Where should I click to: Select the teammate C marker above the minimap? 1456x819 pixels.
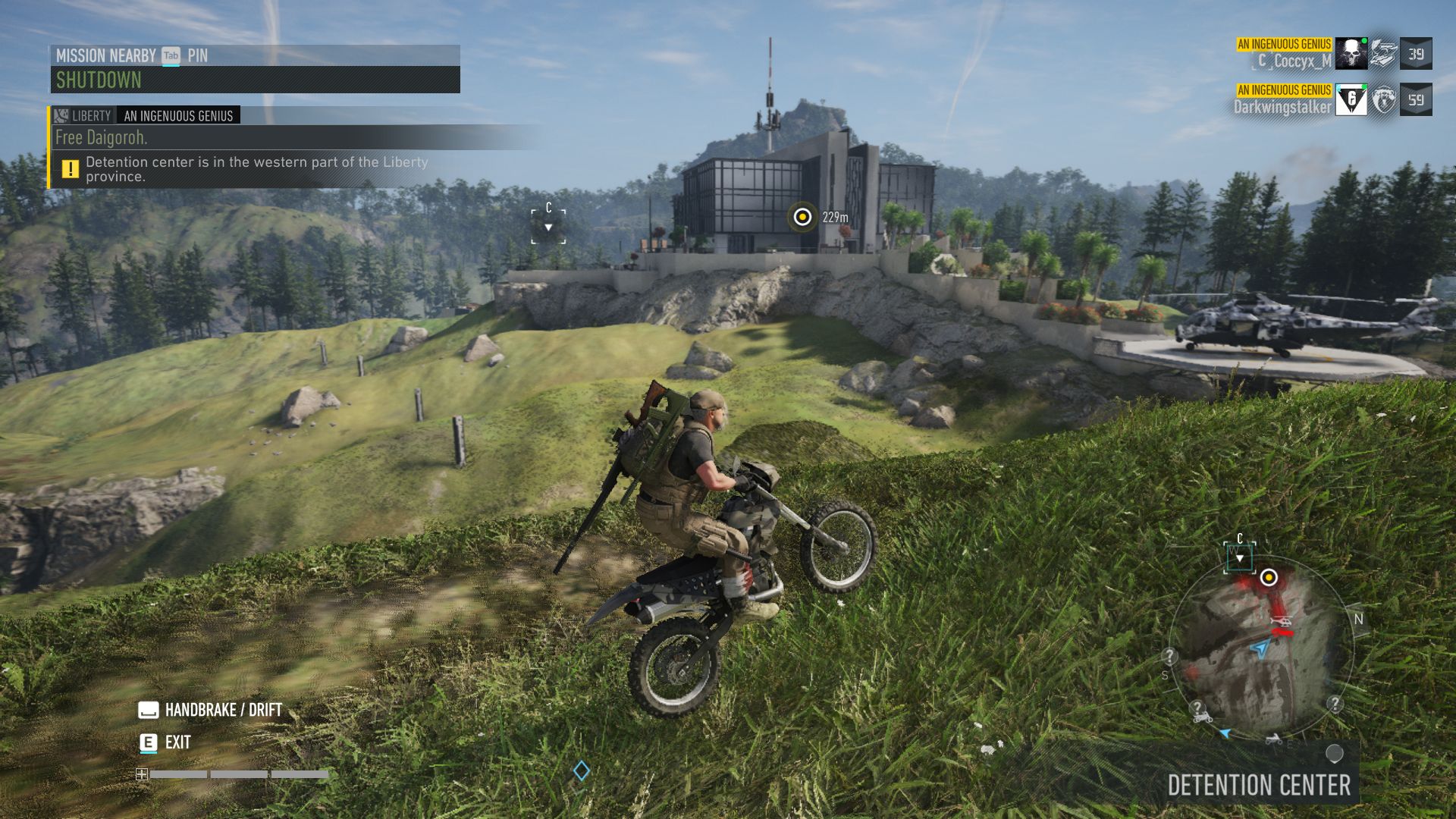1240,557
